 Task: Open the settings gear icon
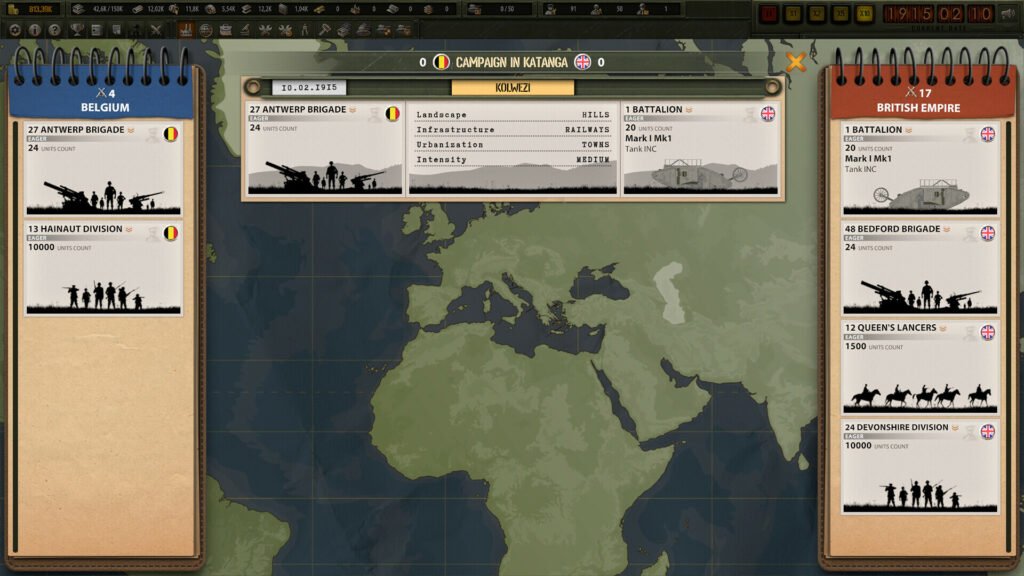click(x=15, y=30)
